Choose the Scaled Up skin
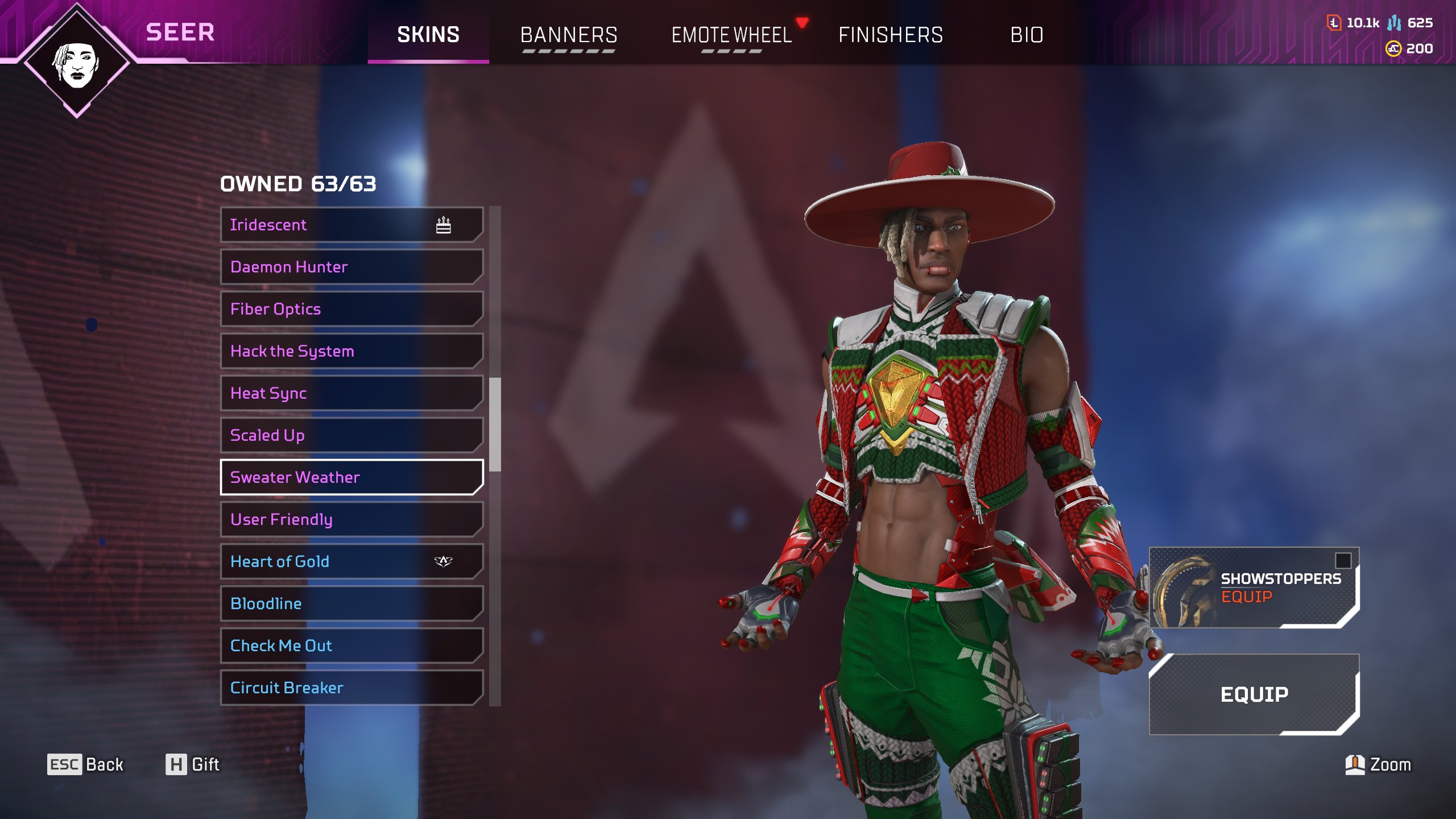The height and width of the screenshot is (819, 1456). tap(351, 435)
